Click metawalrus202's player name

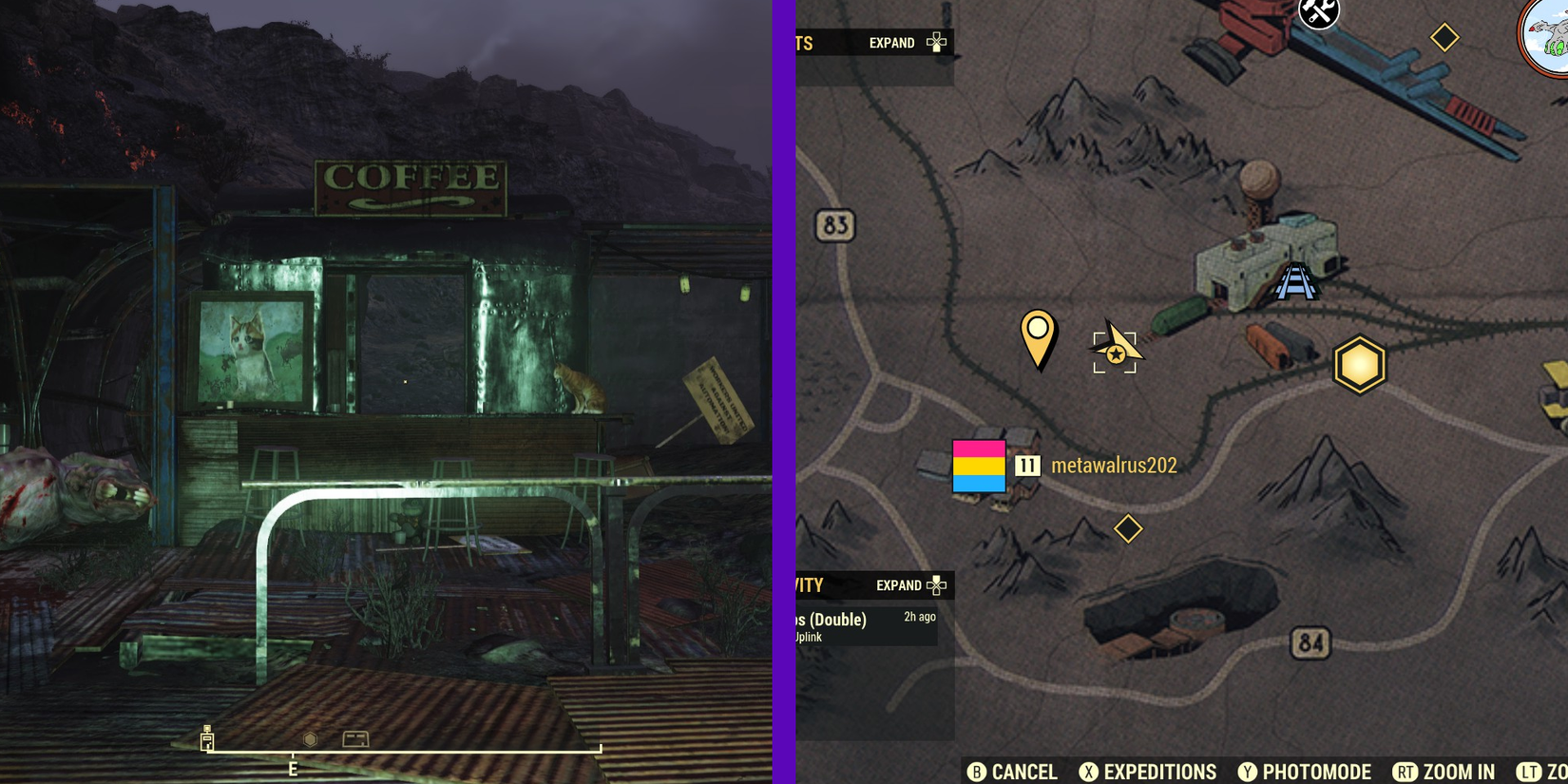1113,466
